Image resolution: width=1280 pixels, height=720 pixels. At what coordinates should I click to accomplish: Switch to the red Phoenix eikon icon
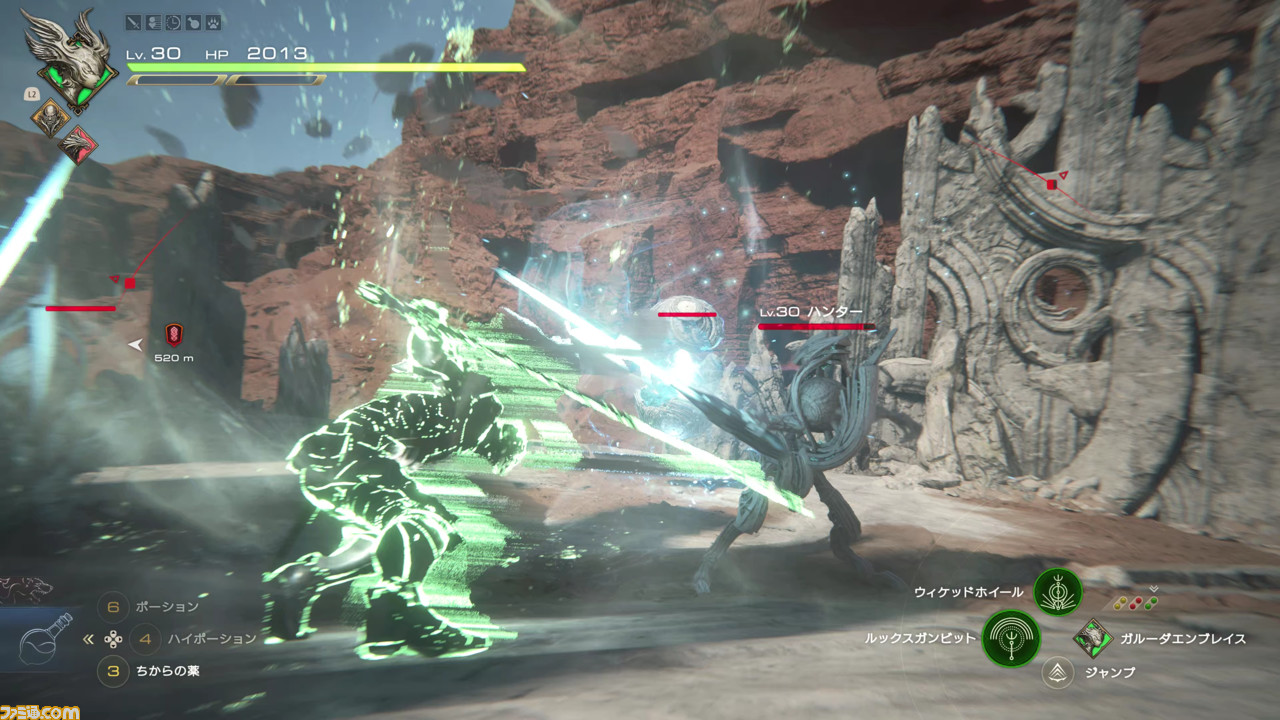pyautogui.click(x=77, y=144)
